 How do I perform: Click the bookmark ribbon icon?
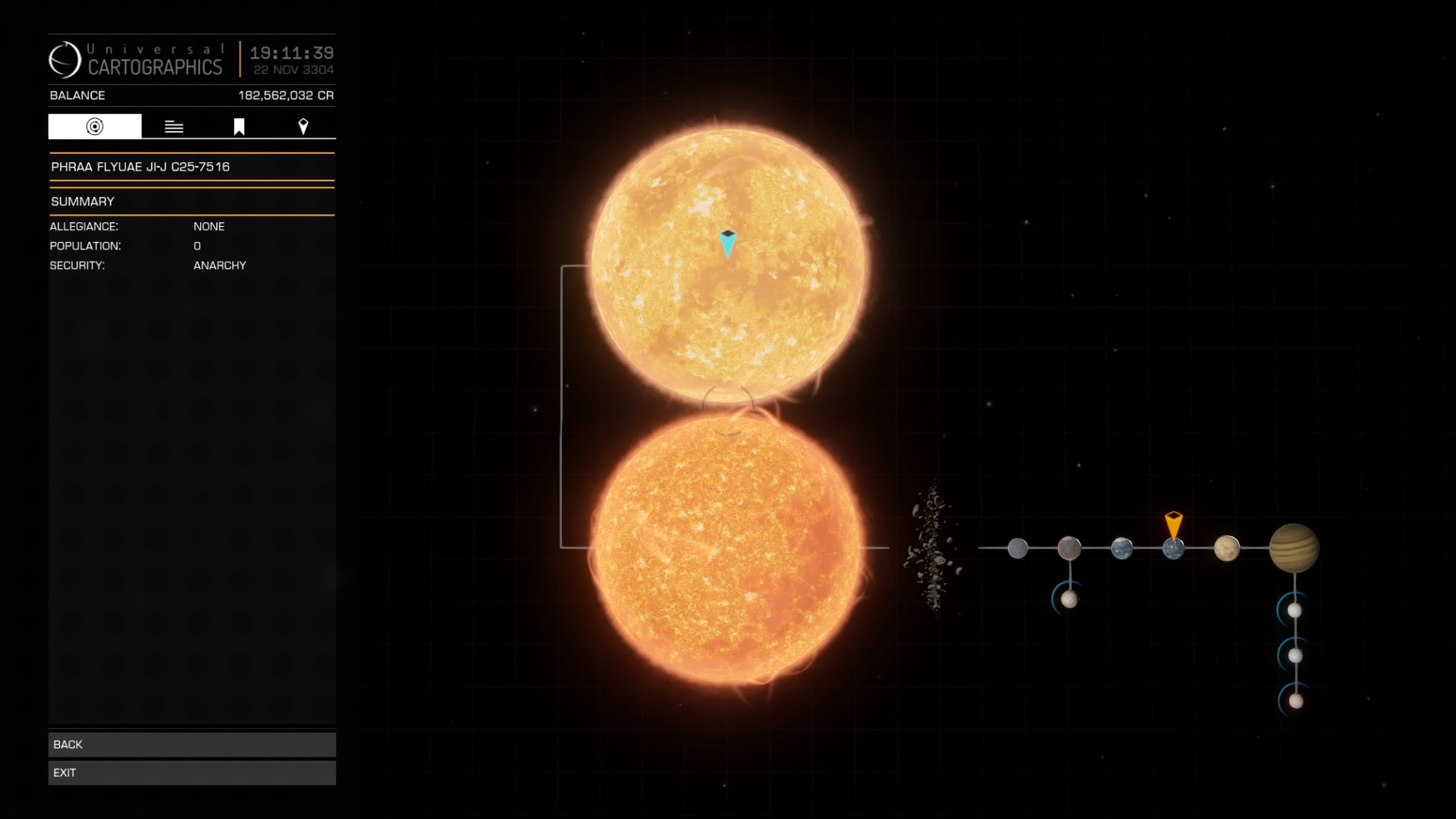tap(238, 126)
